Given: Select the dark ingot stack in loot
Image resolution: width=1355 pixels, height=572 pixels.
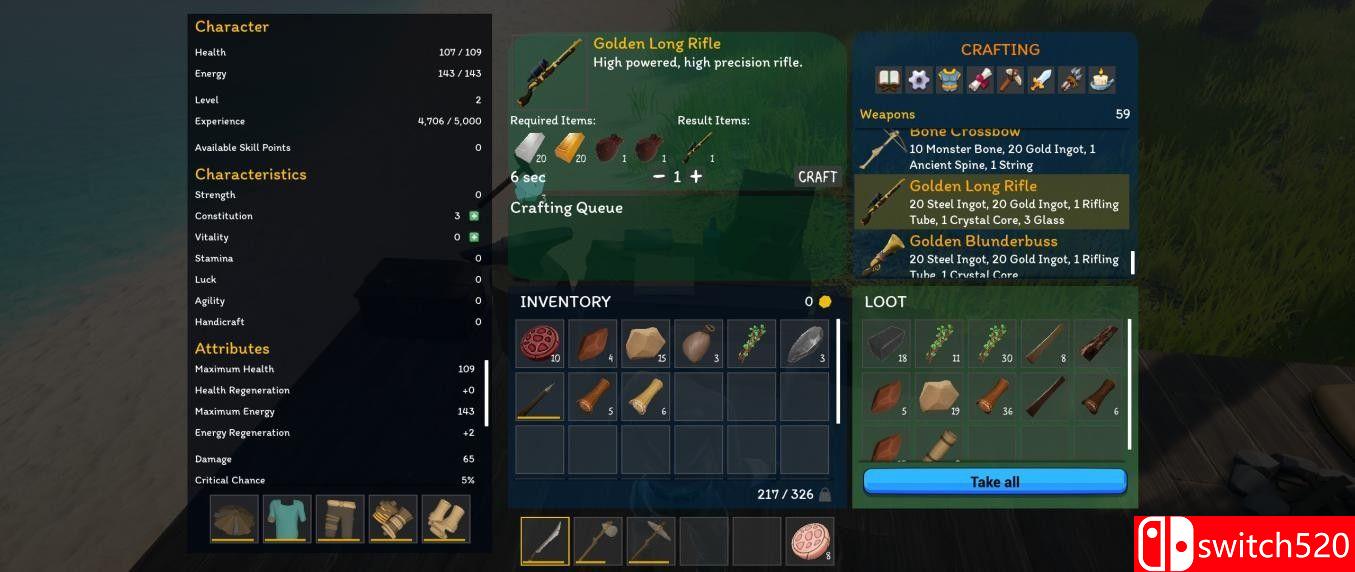Looking at the screenshot, I should [887, 344].
